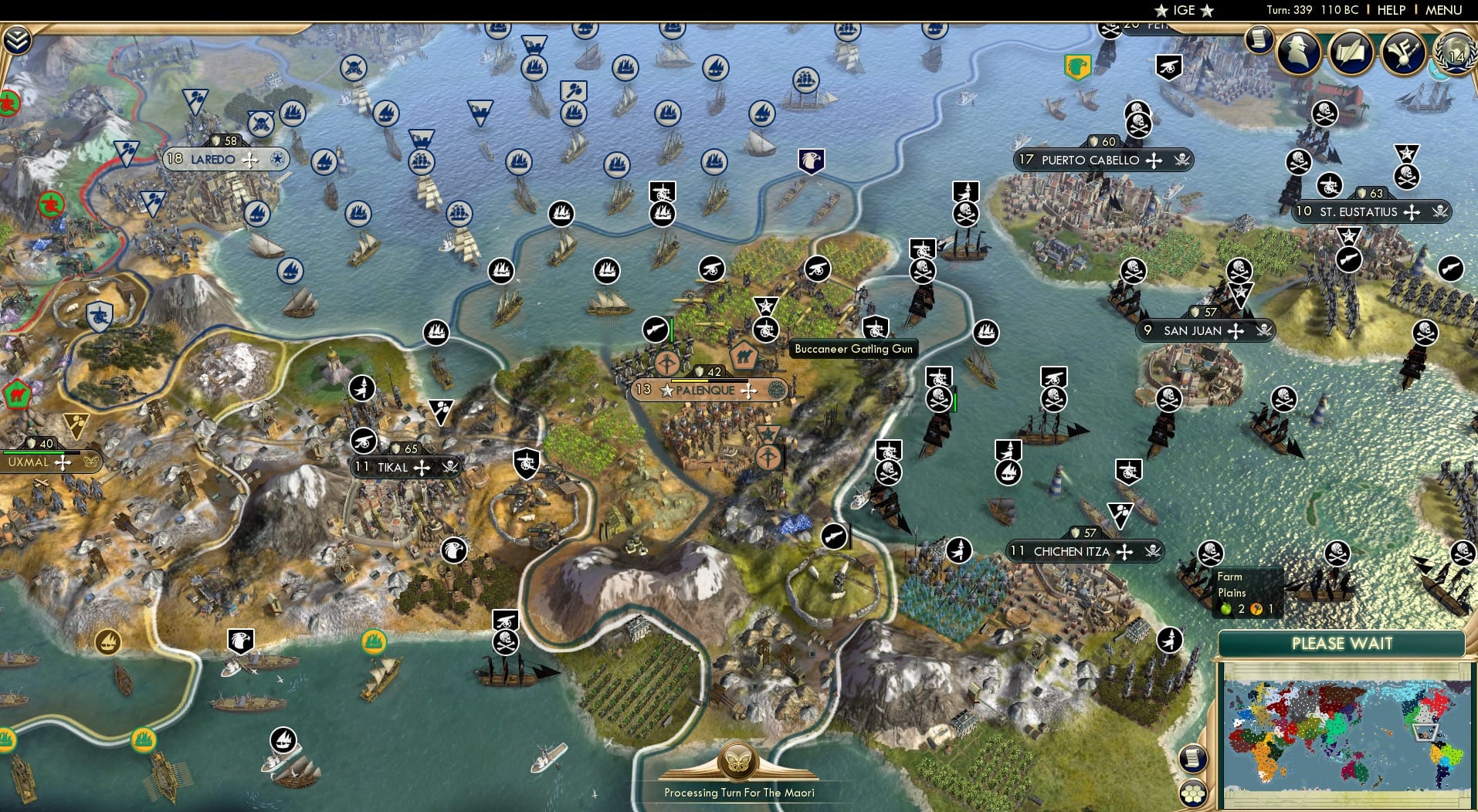This screenshot has width=1478, height=812.
Task: Open the Technology tree icon top right
Action: pos(1405,52)
